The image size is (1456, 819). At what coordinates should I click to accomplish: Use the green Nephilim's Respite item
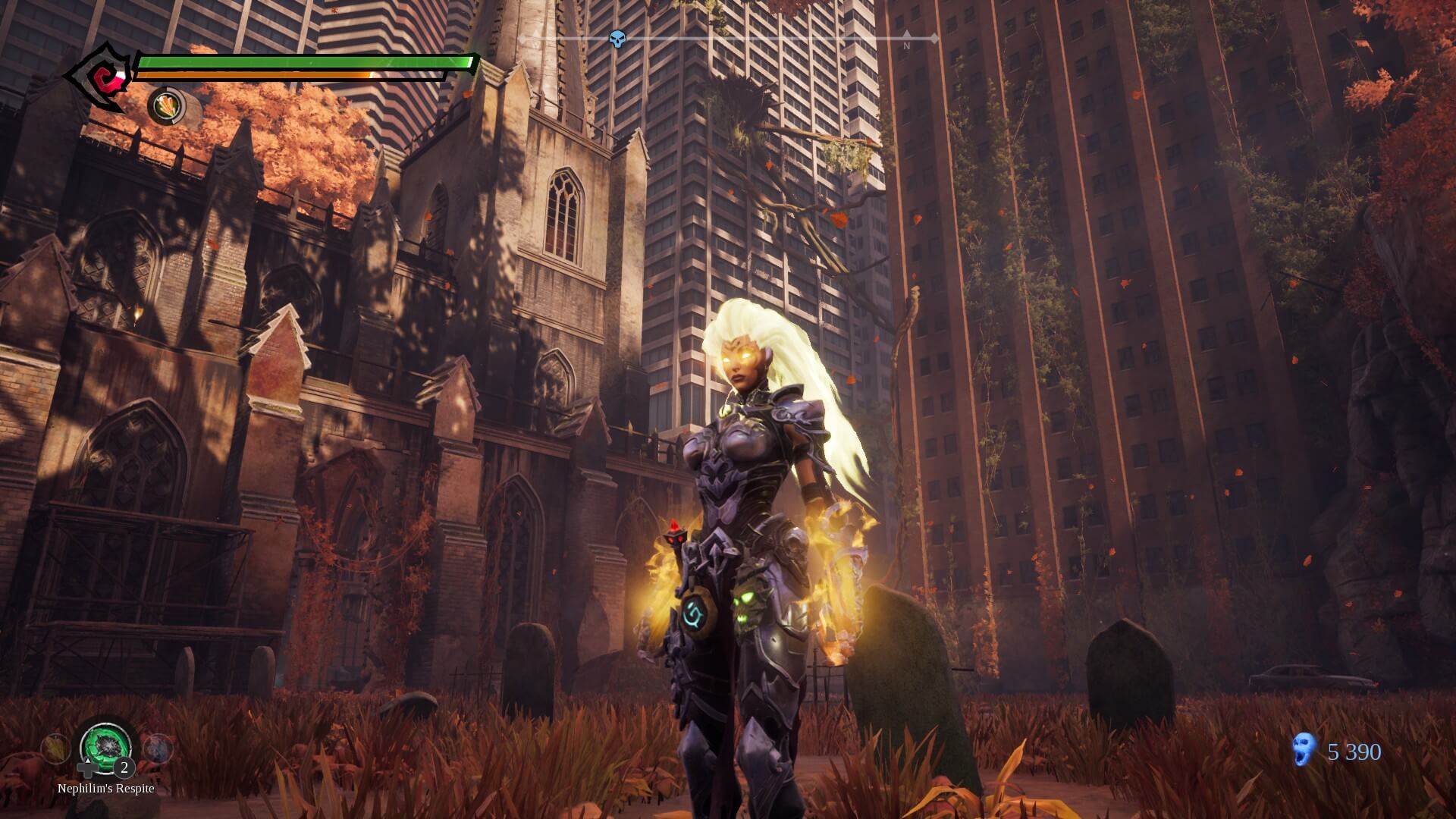click(106, 746)
